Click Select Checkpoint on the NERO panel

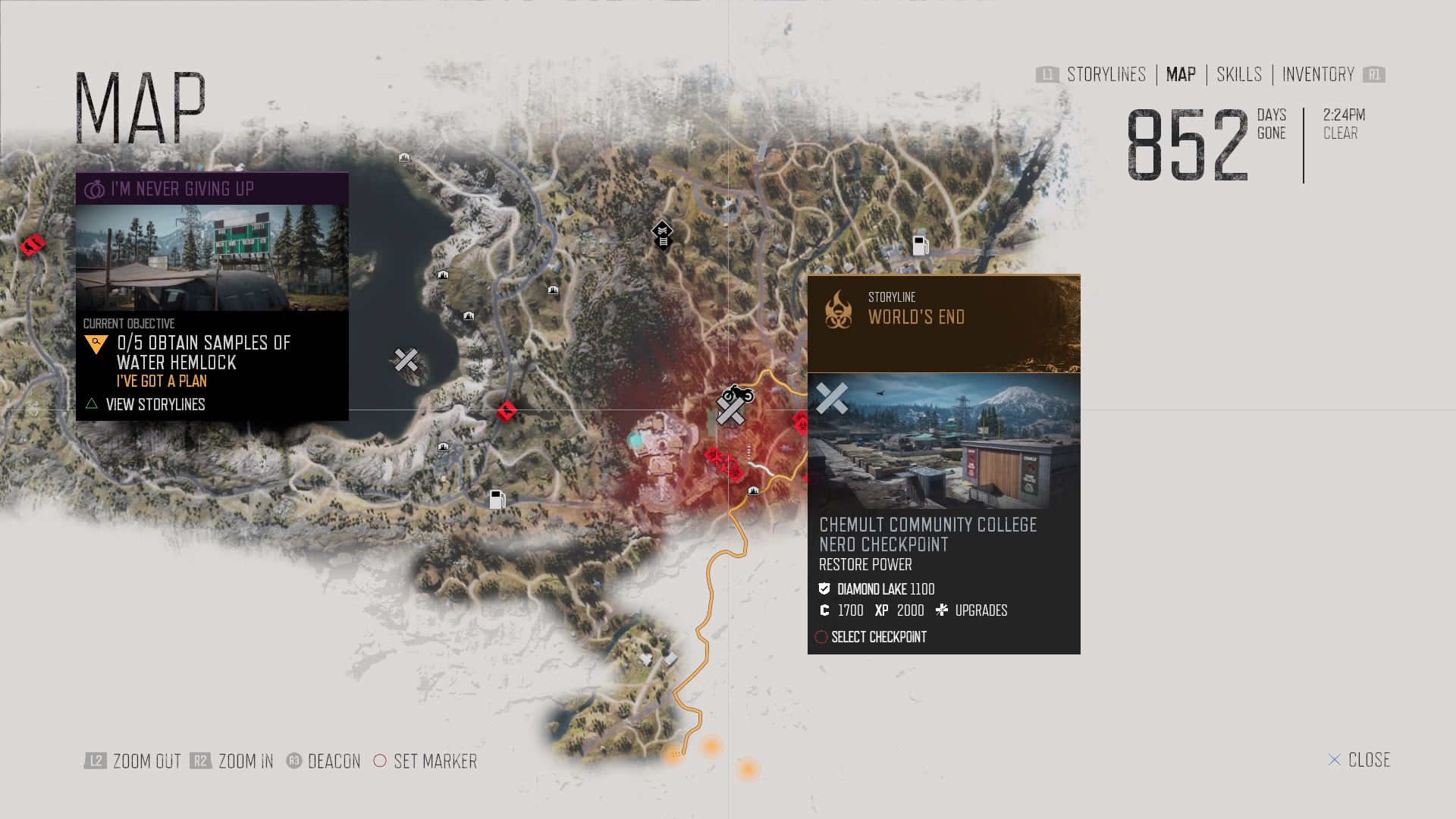(x=878, y=637)
